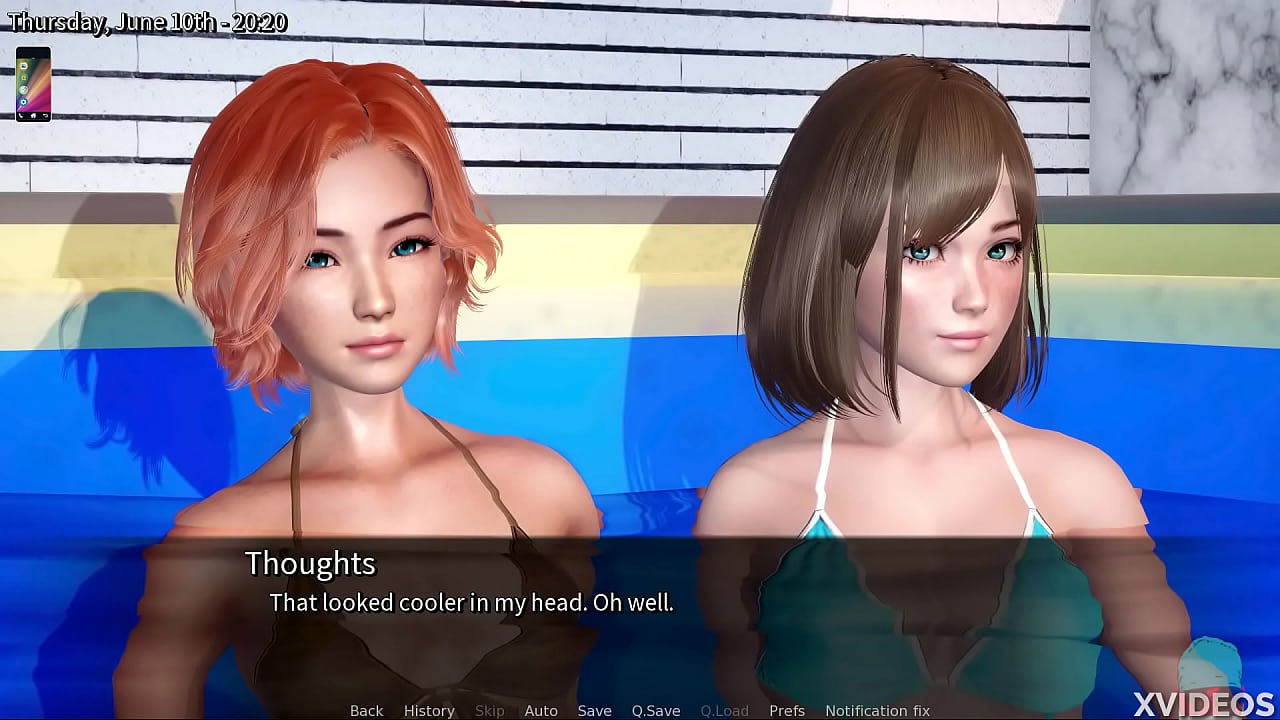The height and width of the screenshot is (720, 1280).
Task: Tap the back arrow on the phone
Action: 45,115
